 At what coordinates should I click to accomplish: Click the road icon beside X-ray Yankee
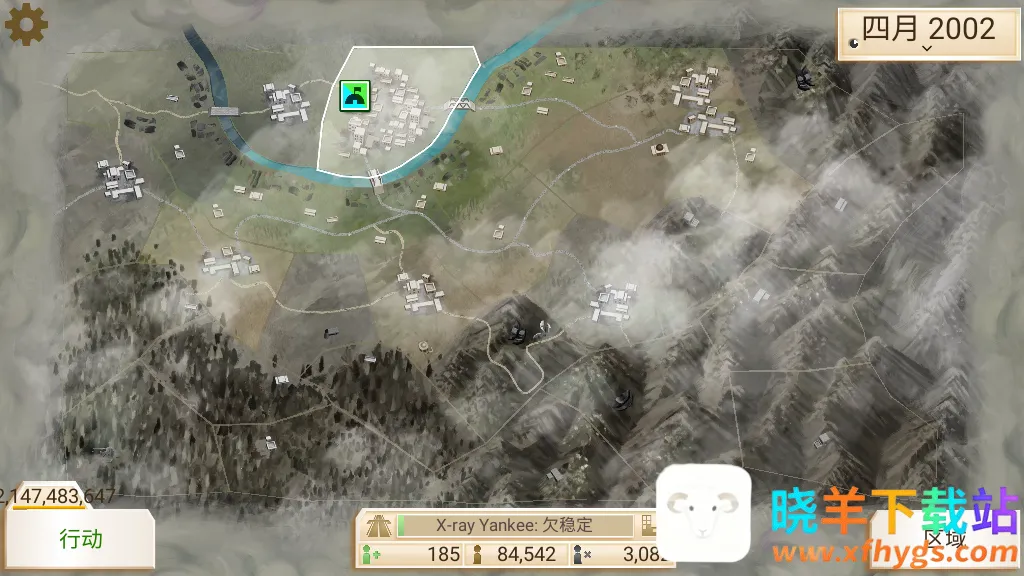coord(379,525)
